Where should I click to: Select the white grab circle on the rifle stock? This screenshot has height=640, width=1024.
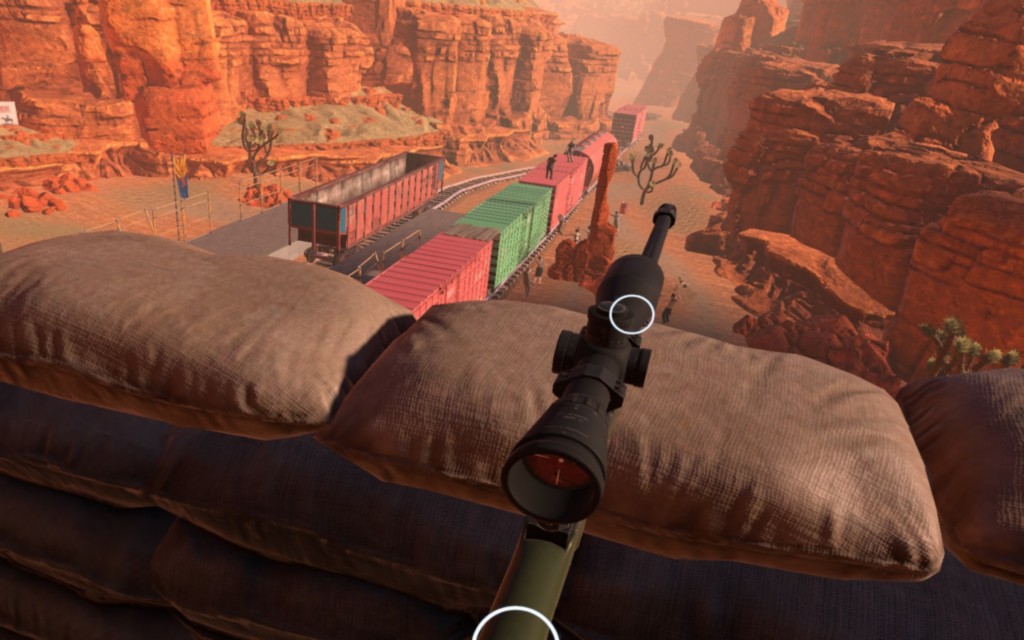(x=515, y=627)
